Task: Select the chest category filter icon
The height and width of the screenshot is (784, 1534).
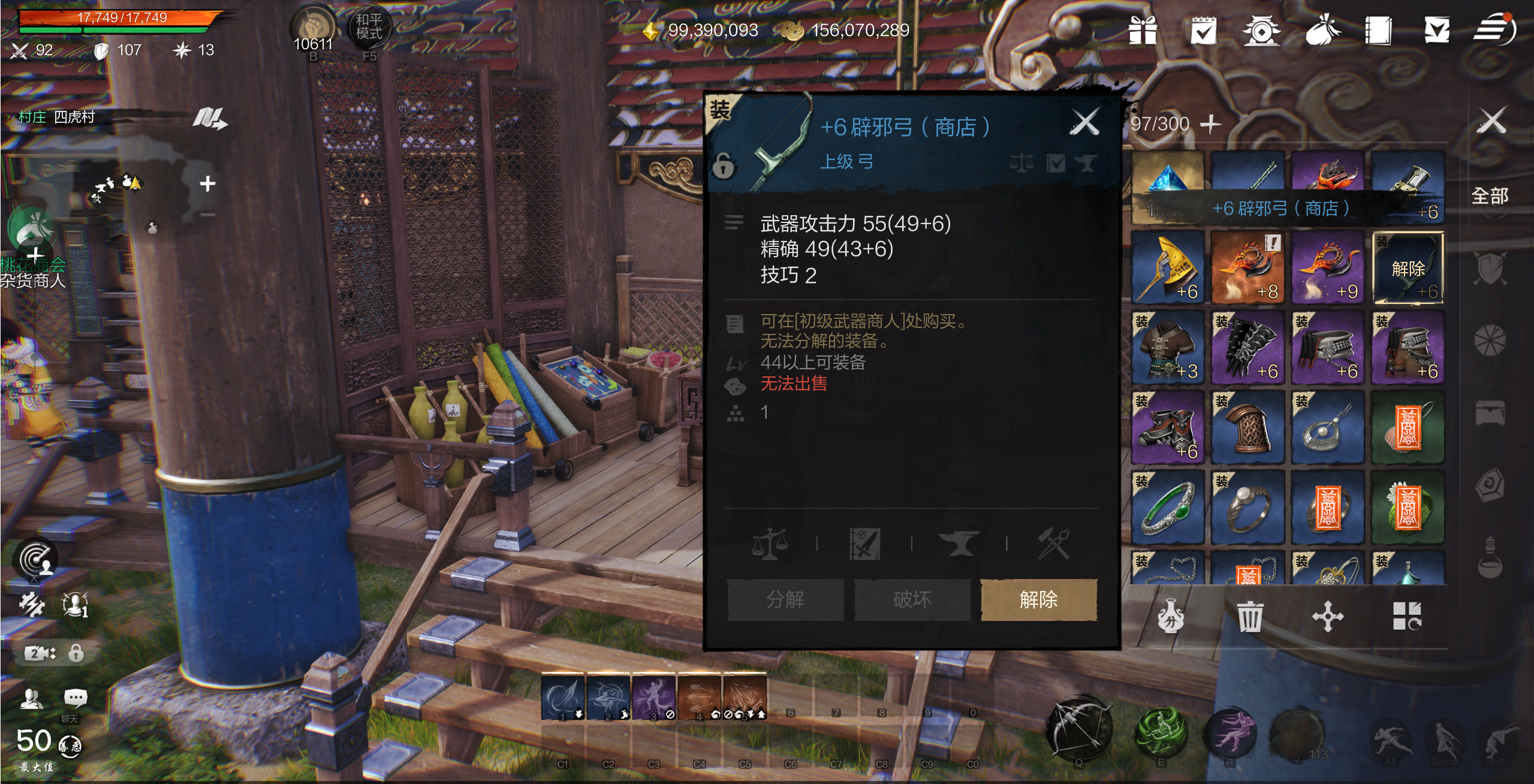Action: pyautogui.click(x=1490, y=413)
